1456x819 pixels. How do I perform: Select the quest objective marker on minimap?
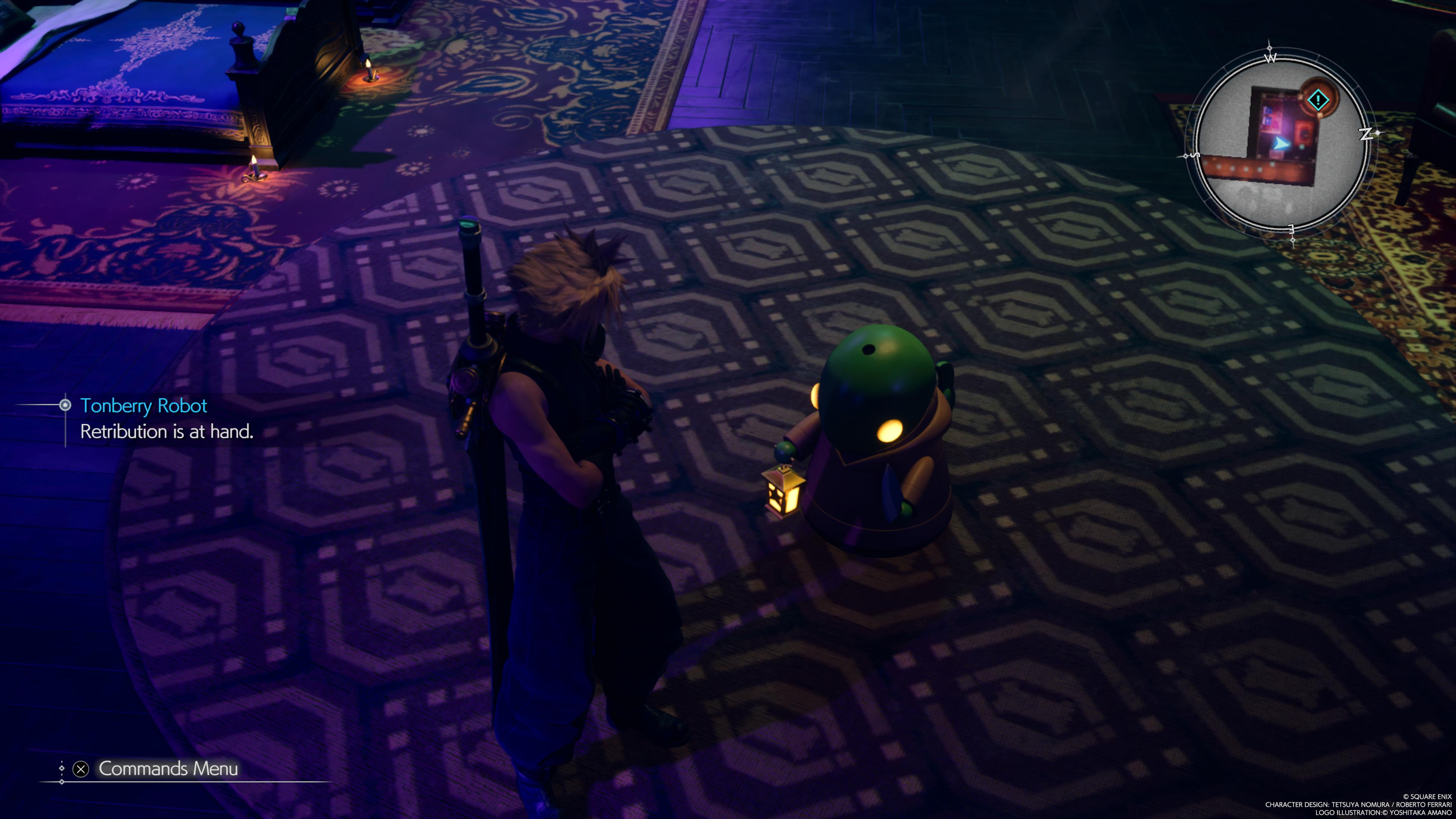pos(1318,100)
